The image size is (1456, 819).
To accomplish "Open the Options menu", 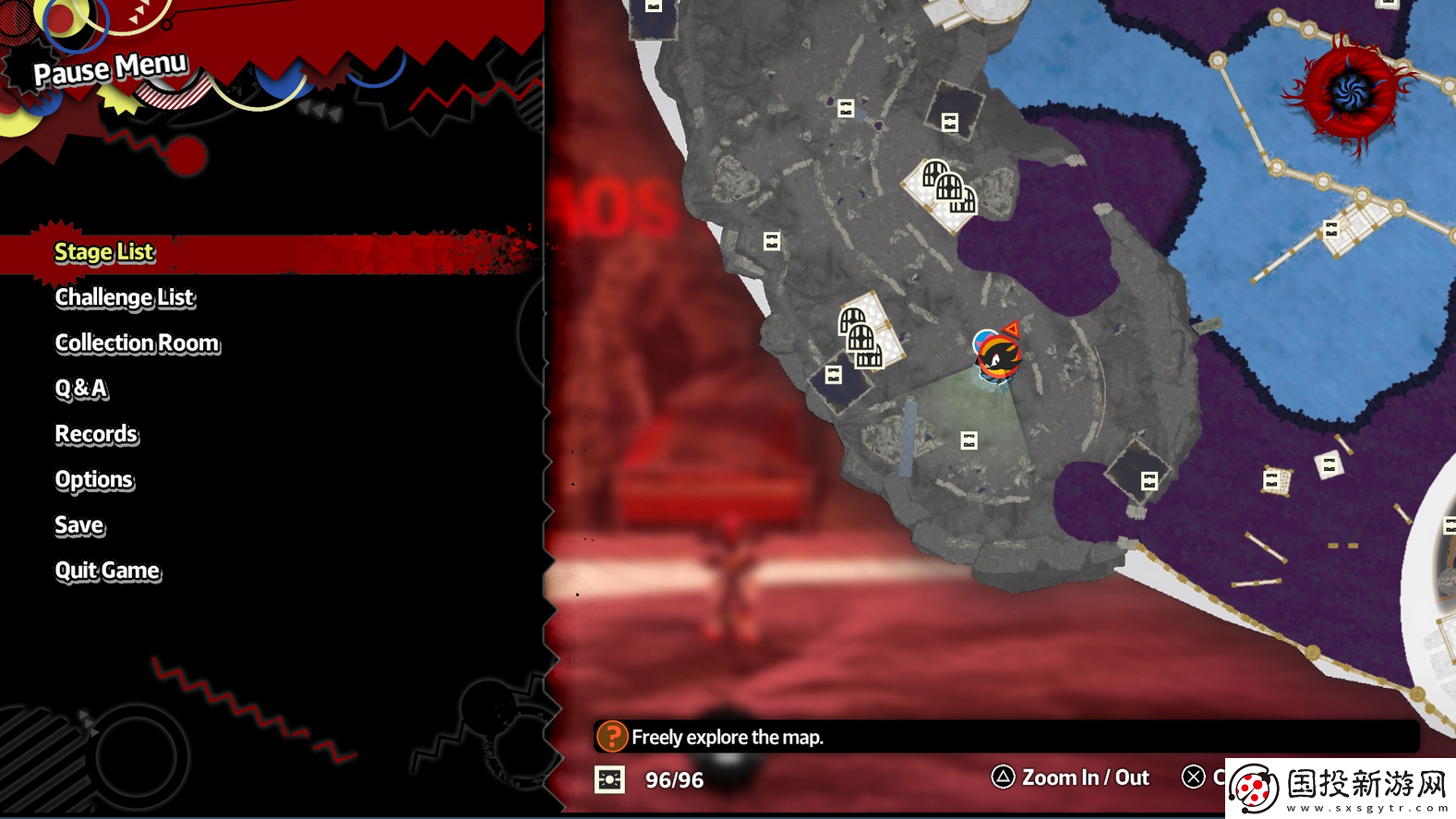I will [x=94, y=480].
